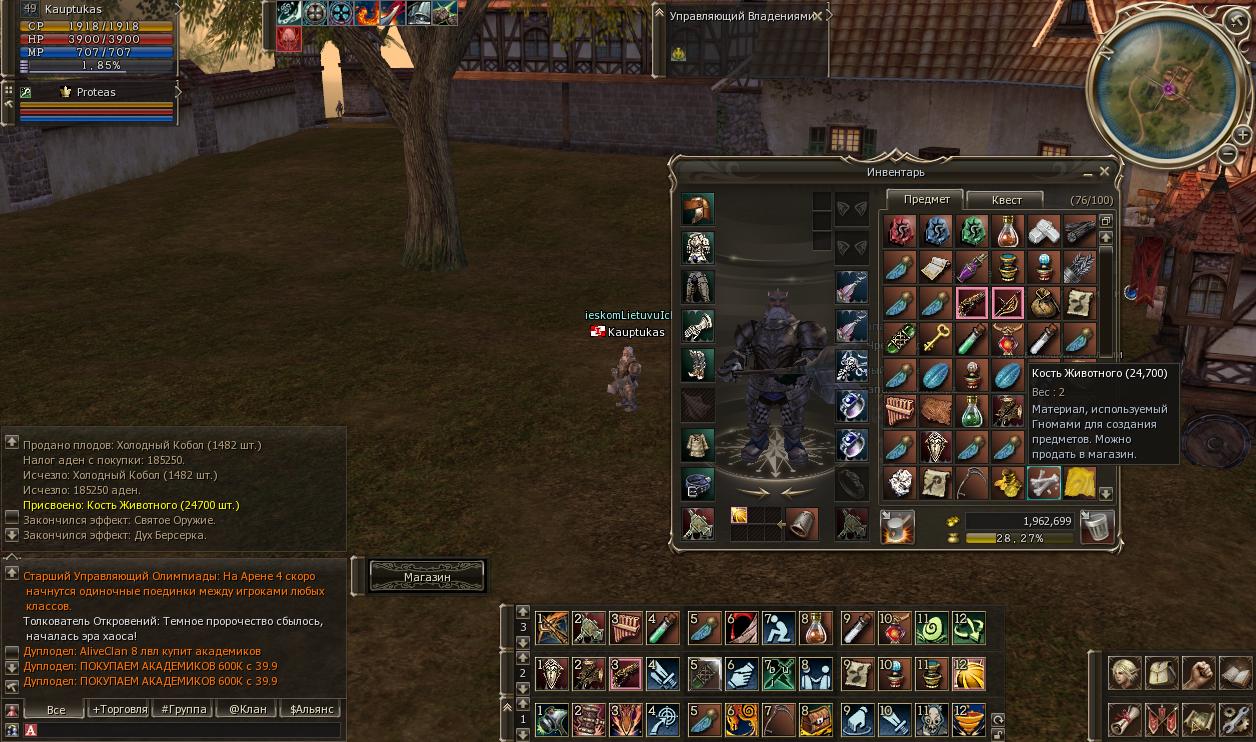Show the #Группа chat tab
Viewport: 1256px width, 742px height.
[183, 709]
